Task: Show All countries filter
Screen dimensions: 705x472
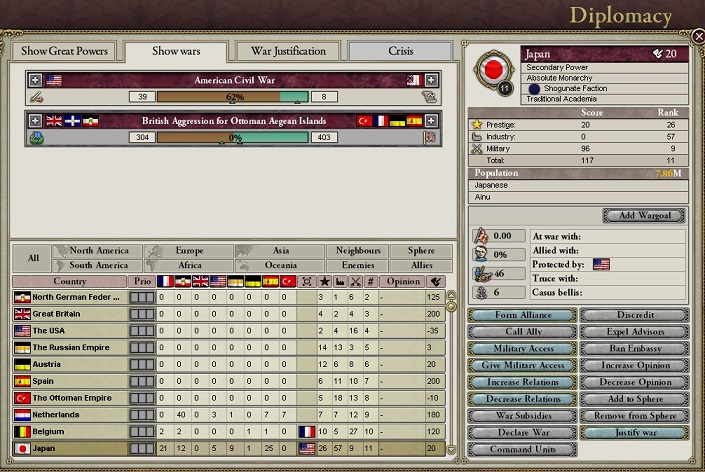Action: tap(33, 258)
